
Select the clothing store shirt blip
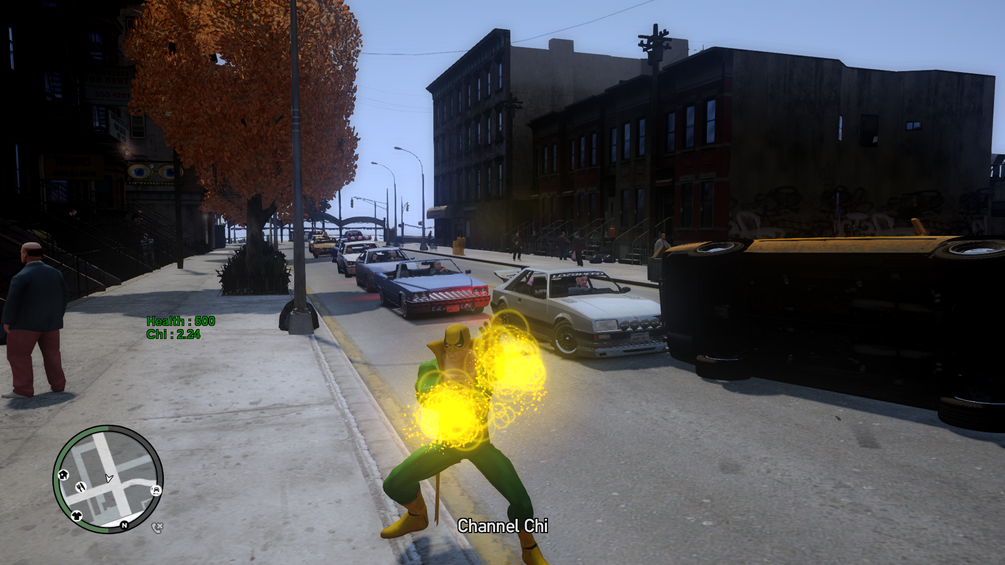[77, 515]
